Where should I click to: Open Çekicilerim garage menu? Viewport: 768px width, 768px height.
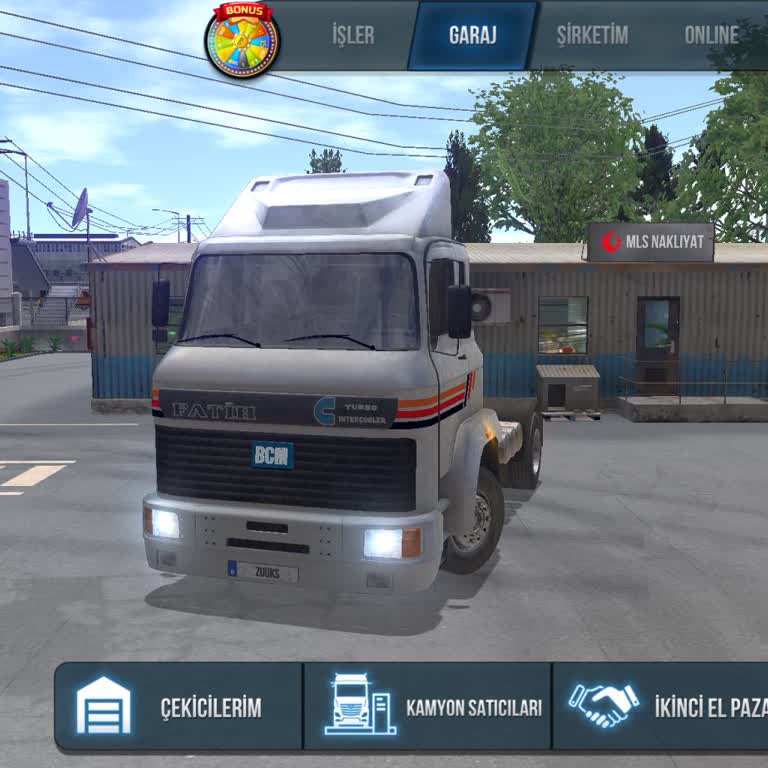pos(179,706)
